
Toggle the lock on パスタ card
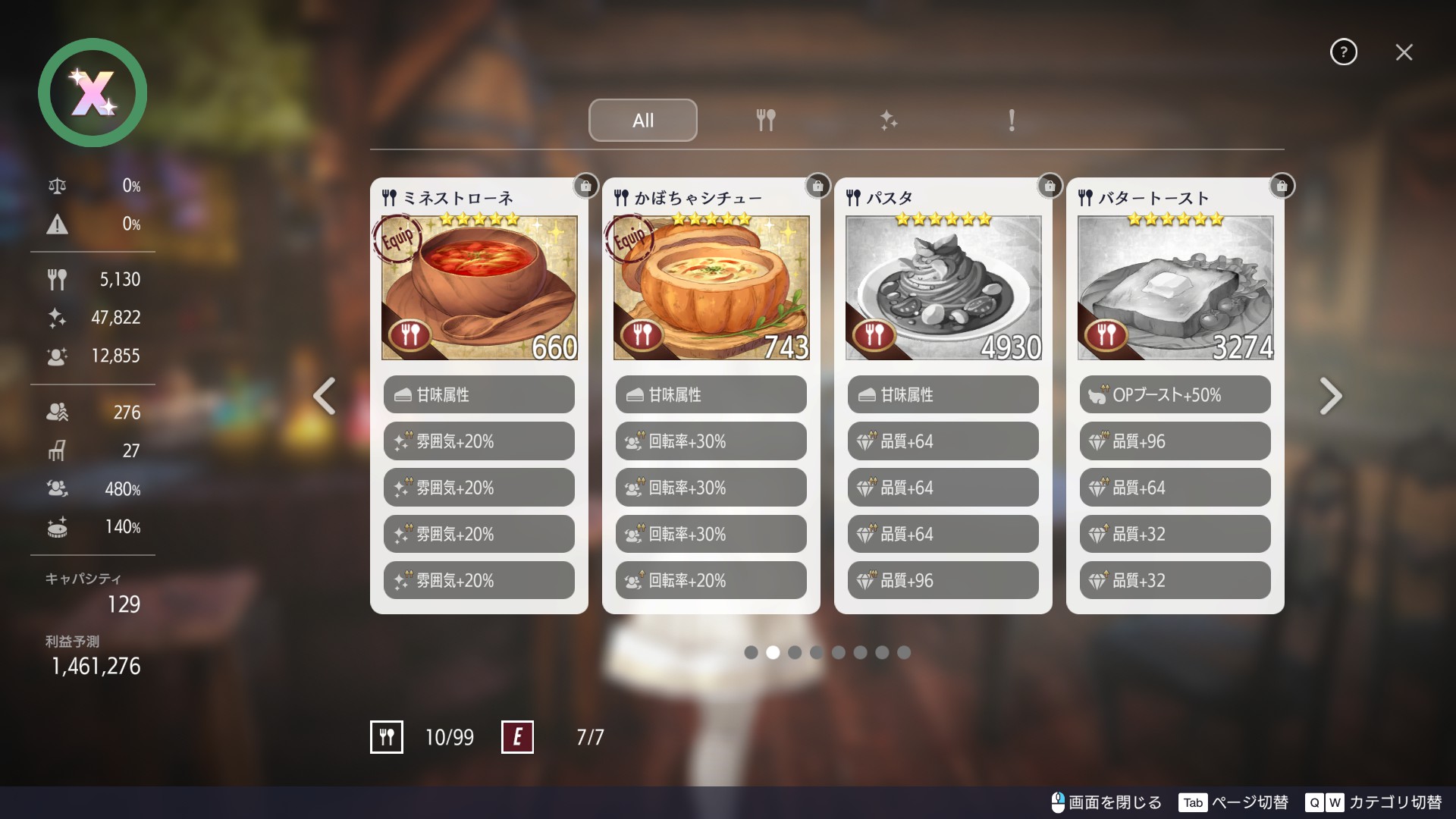[1050, 186]
